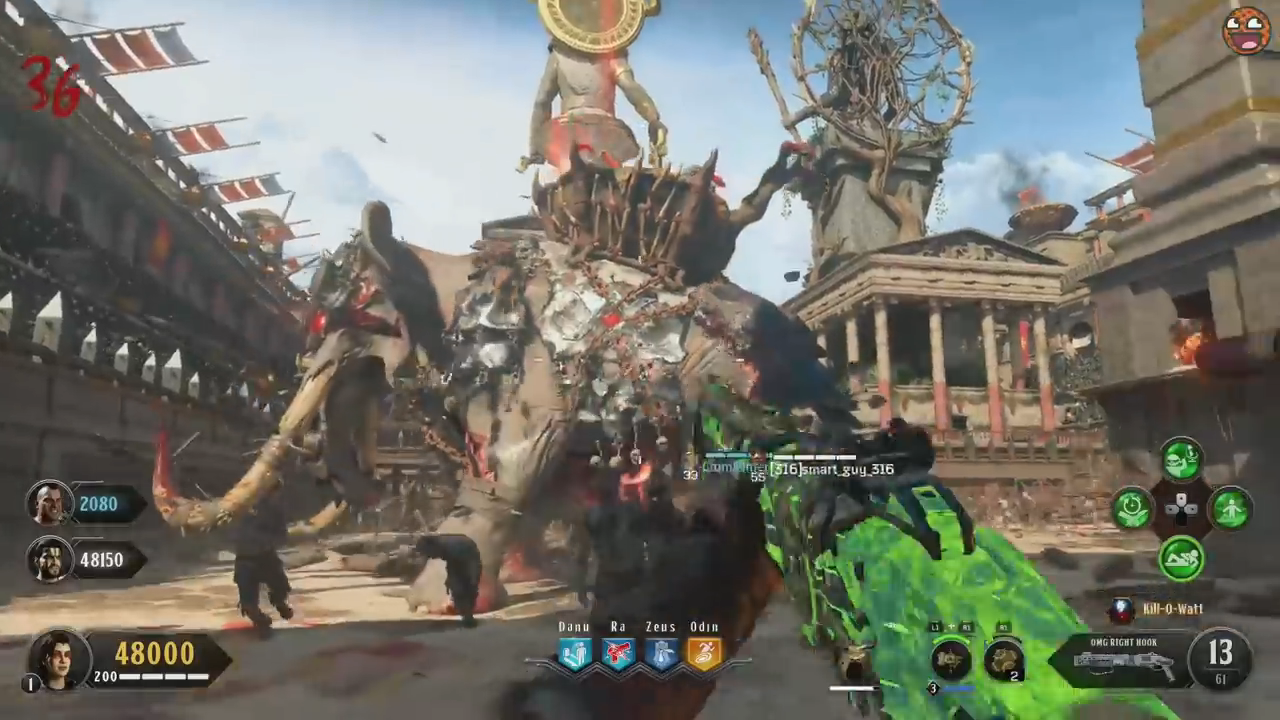Click the Kill-O-Watt power-up icon
1280x720 pixels.
(1122, 609)
